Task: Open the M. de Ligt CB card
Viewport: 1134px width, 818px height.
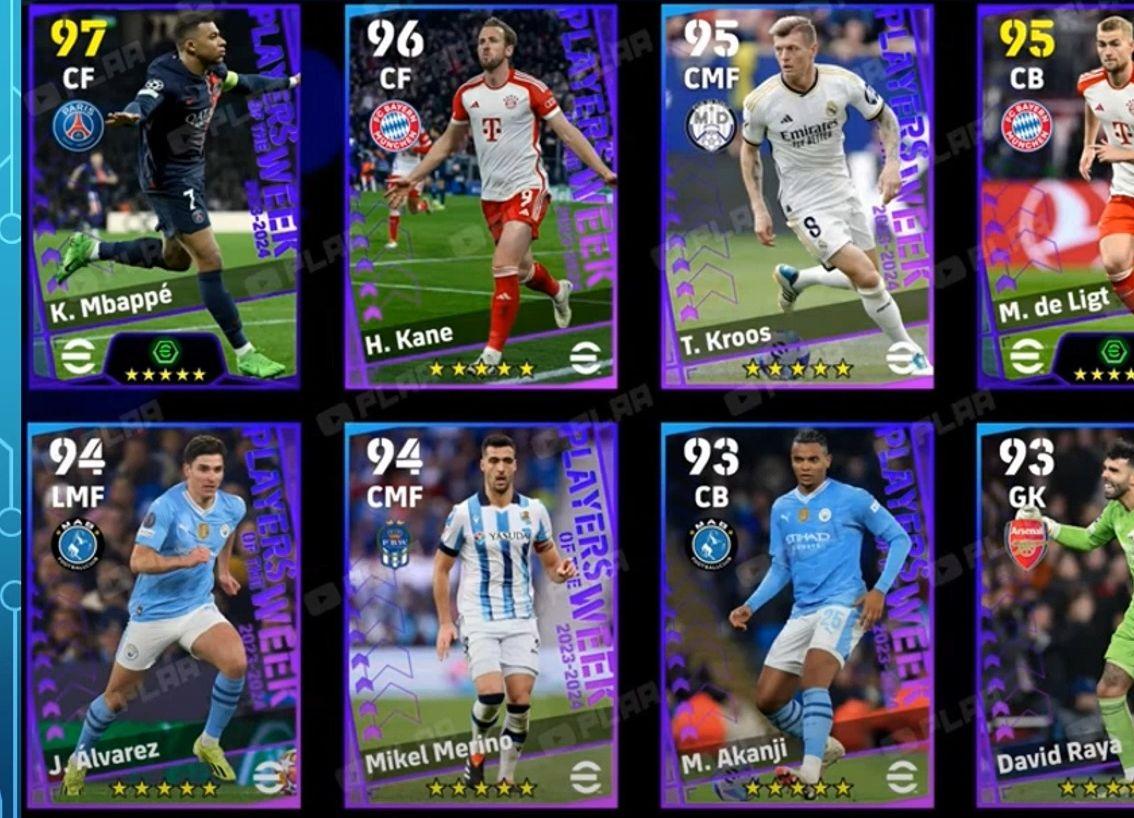Action: click(1058, 197)
